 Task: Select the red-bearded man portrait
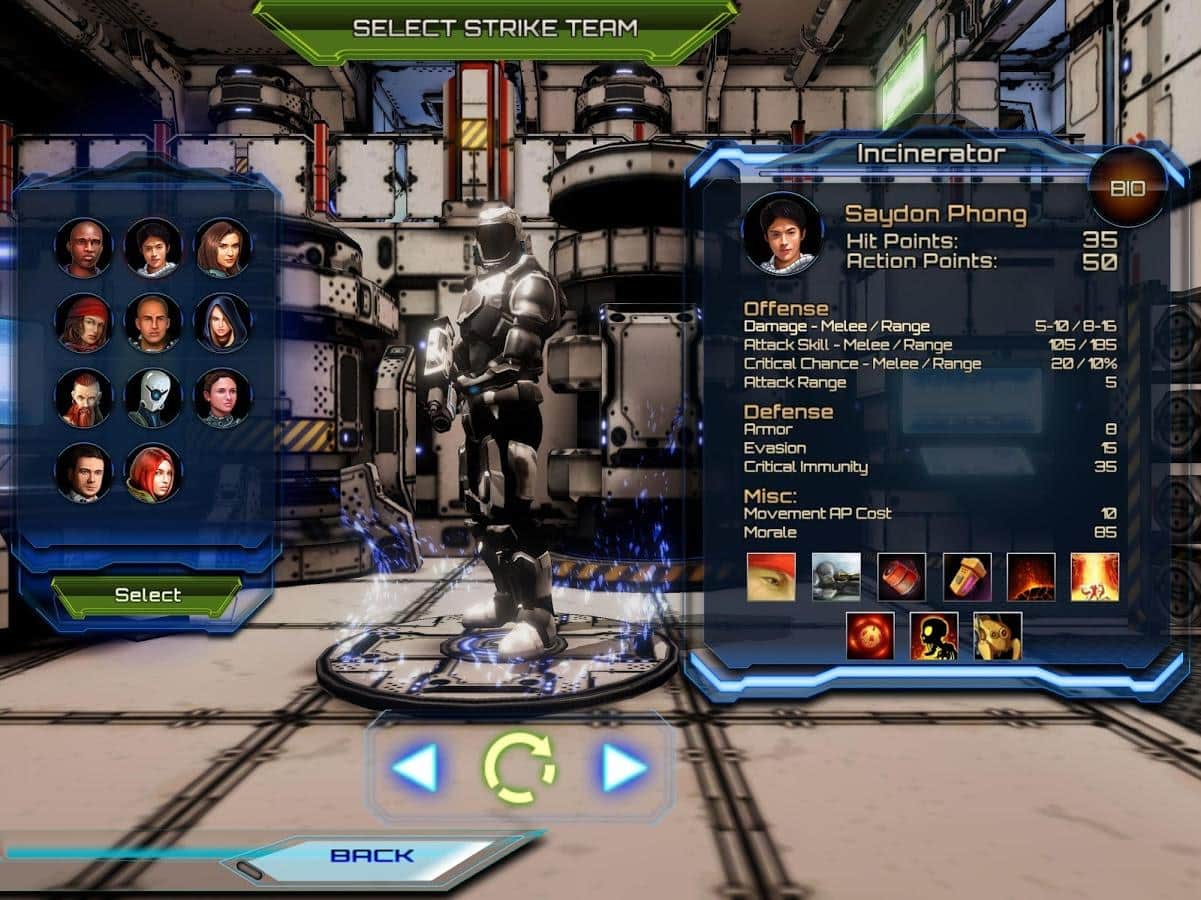pos(83,397)
